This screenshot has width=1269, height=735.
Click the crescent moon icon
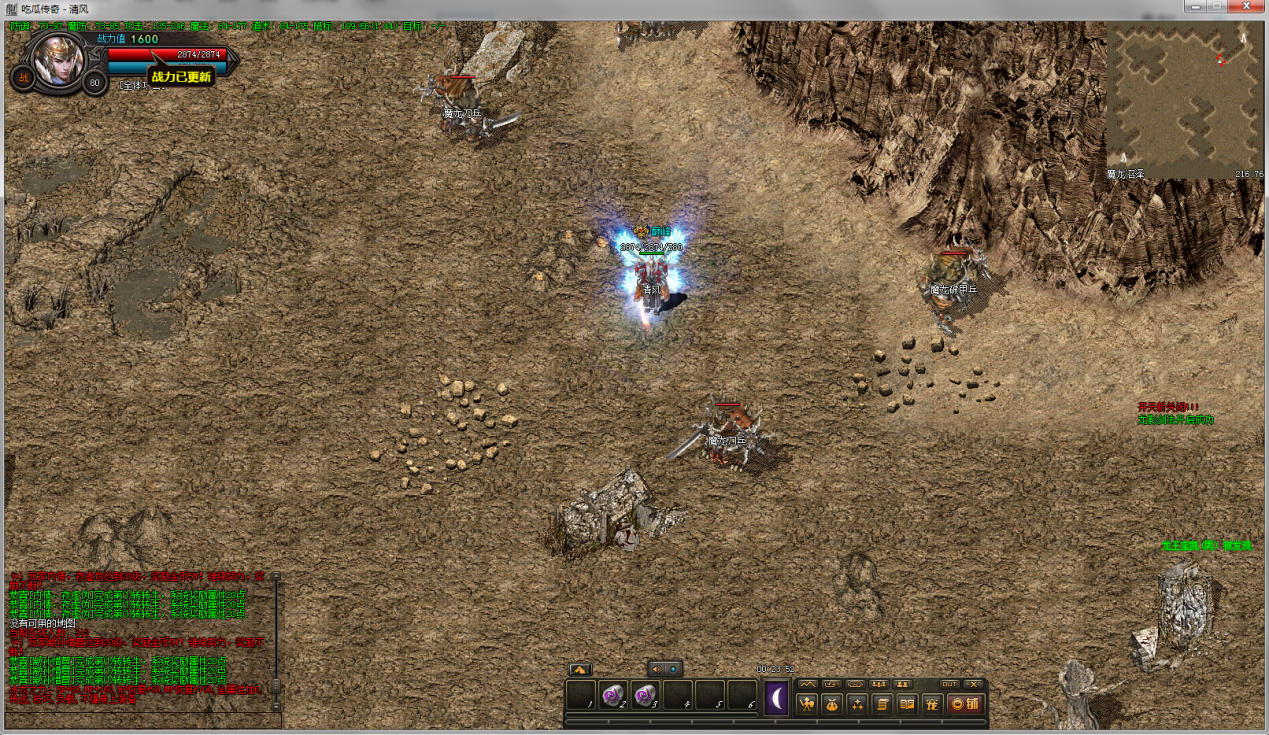[x=777, y=698]
